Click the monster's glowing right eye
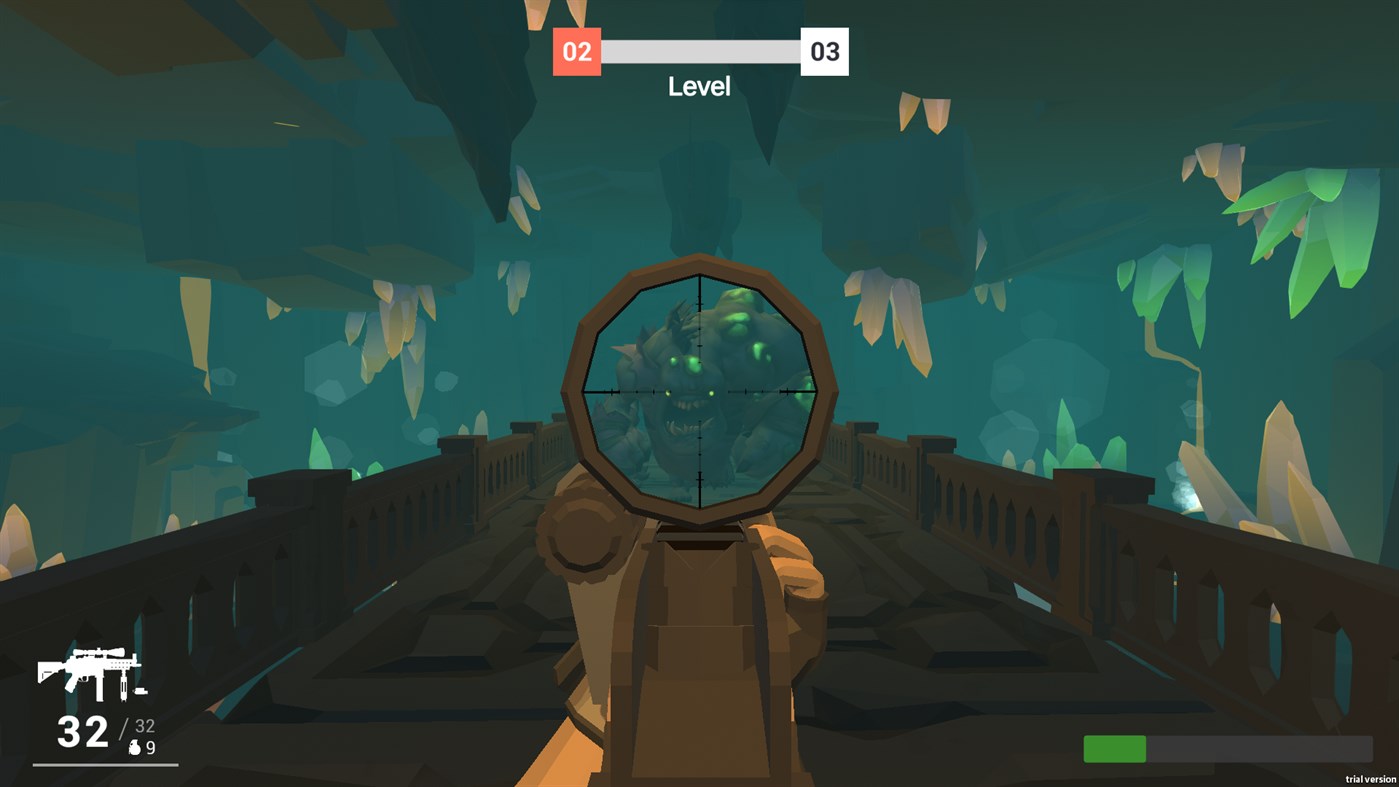 click(711, 393)
